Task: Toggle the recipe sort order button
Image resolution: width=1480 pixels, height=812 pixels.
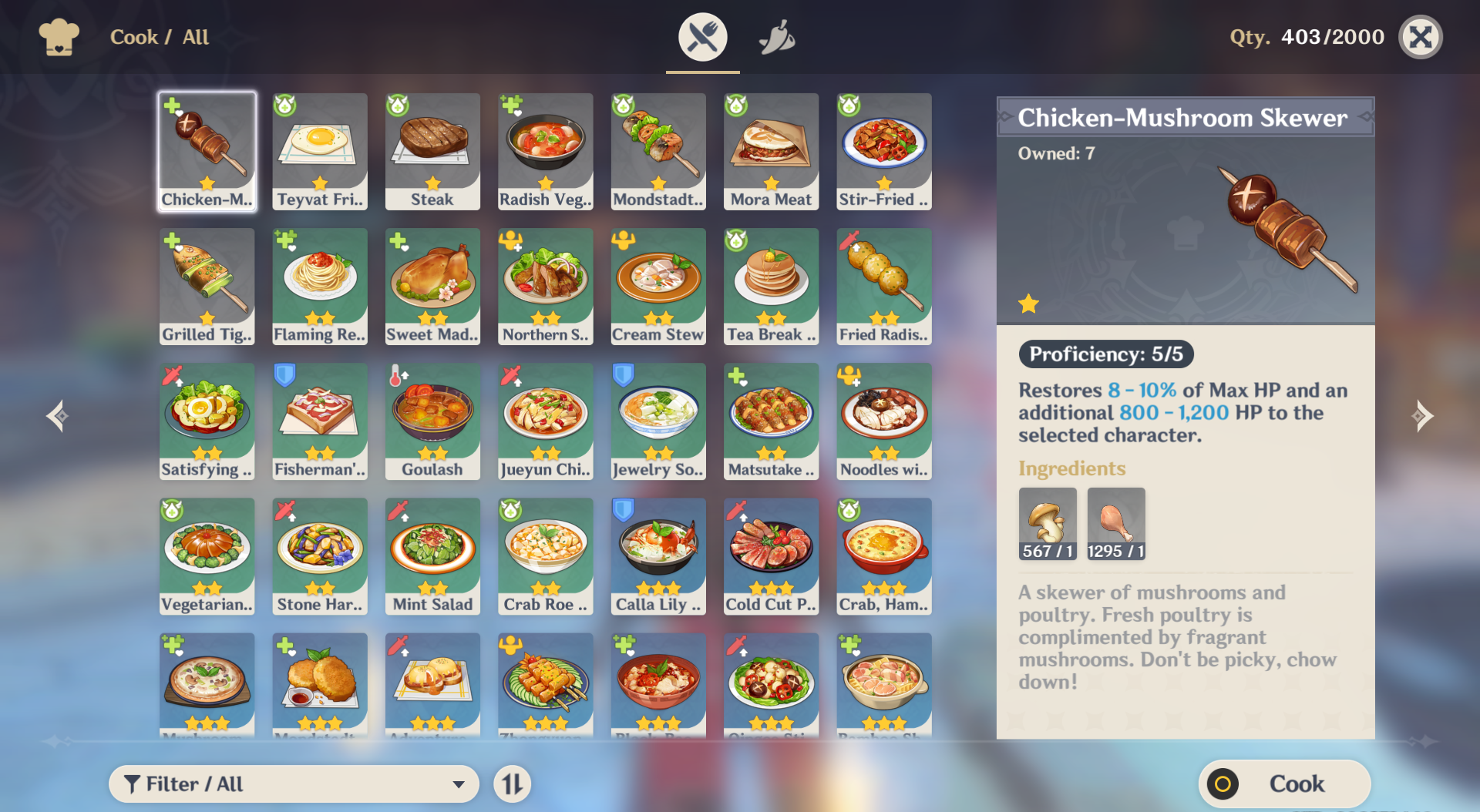Action: [513, 783]
